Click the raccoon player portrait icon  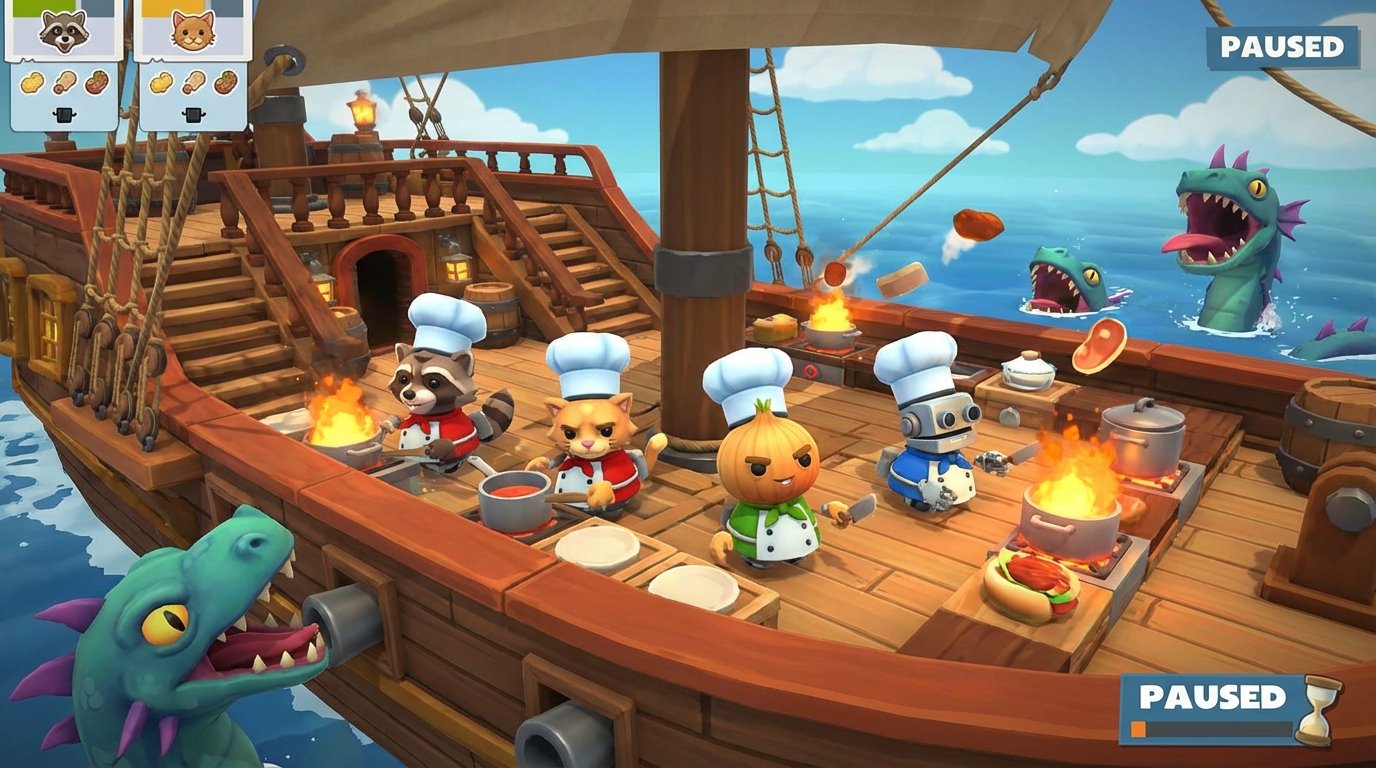65,30
